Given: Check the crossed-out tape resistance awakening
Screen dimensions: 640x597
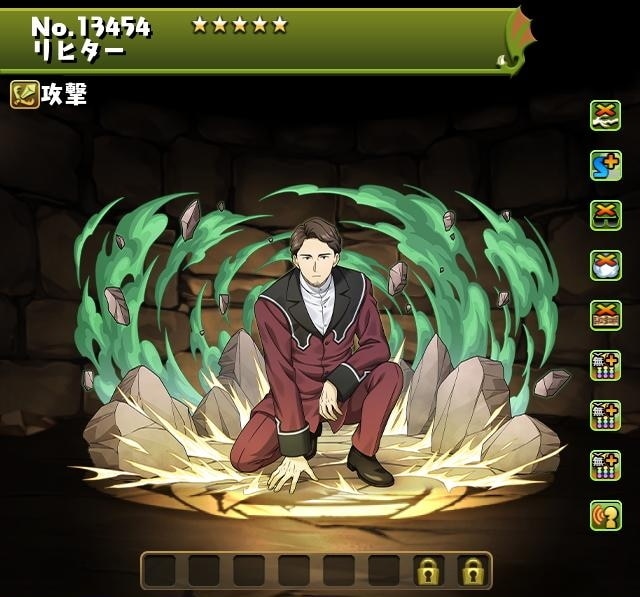Looking at the screenshot, I should tap(605, 316).
